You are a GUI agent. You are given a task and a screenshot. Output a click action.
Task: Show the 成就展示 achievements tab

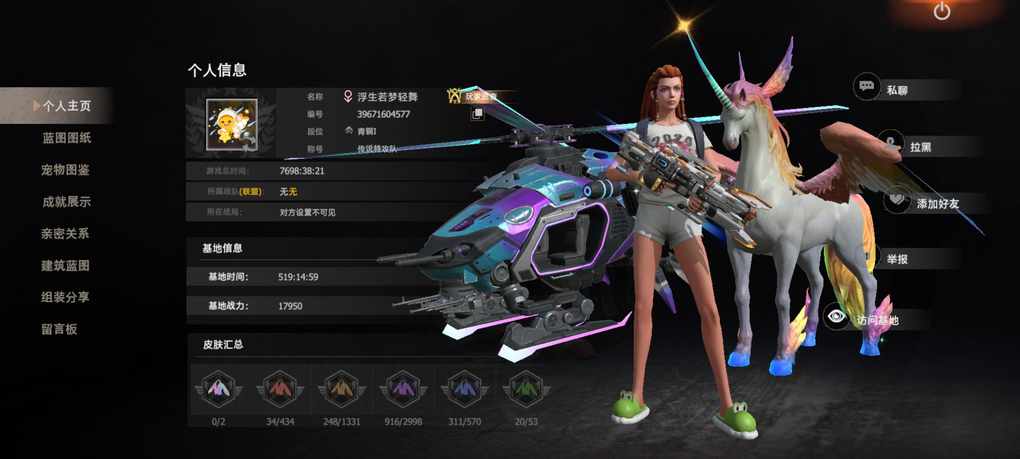click(66, 201)
